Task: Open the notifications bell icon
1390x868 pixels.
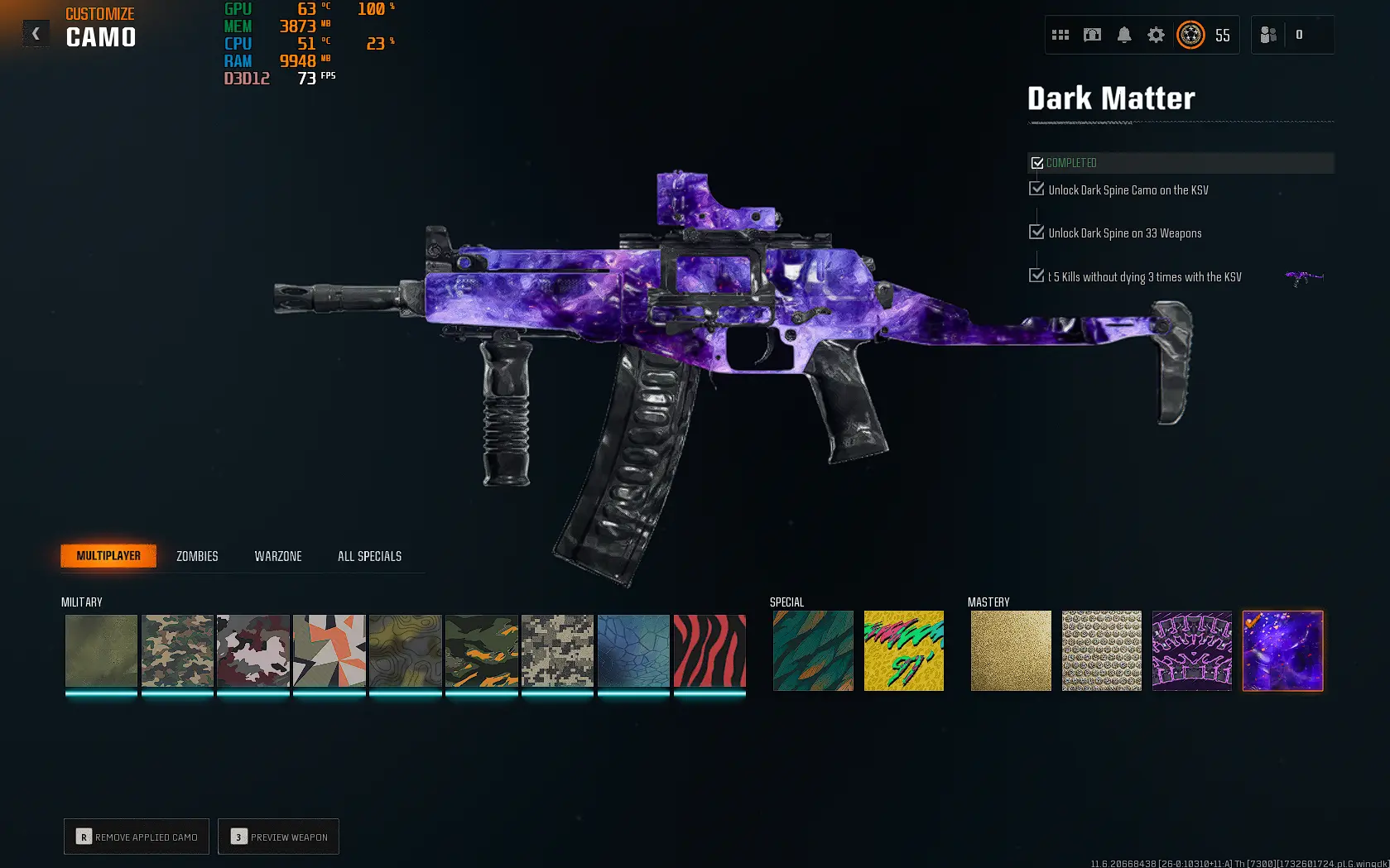Action: tap(1123, 35)
